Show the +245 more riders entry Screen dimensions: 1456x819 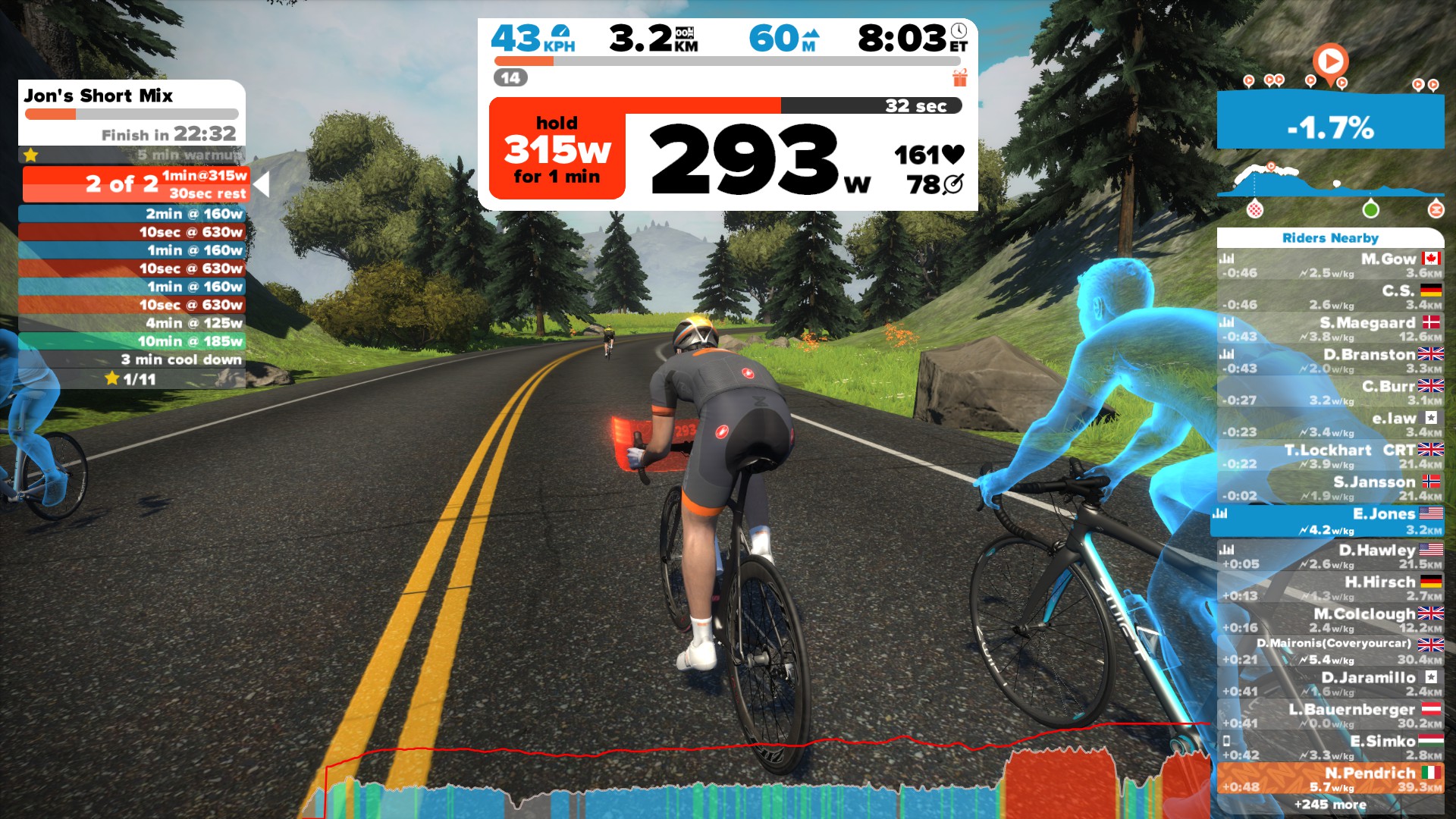pyautogui.click(x=1330, y=805)
